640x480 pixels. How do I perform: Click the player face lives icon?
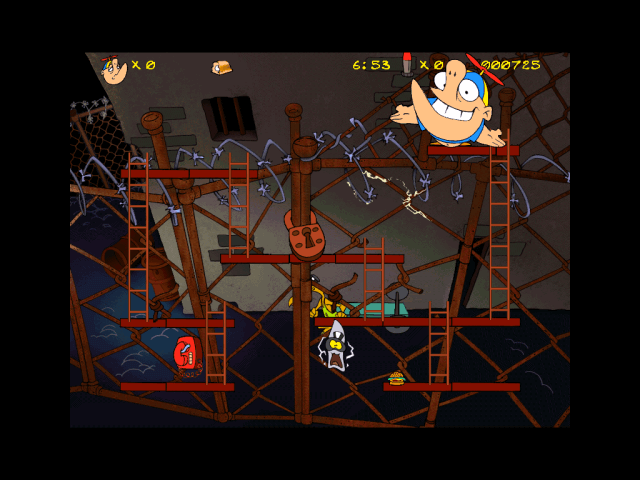[113, 68]
